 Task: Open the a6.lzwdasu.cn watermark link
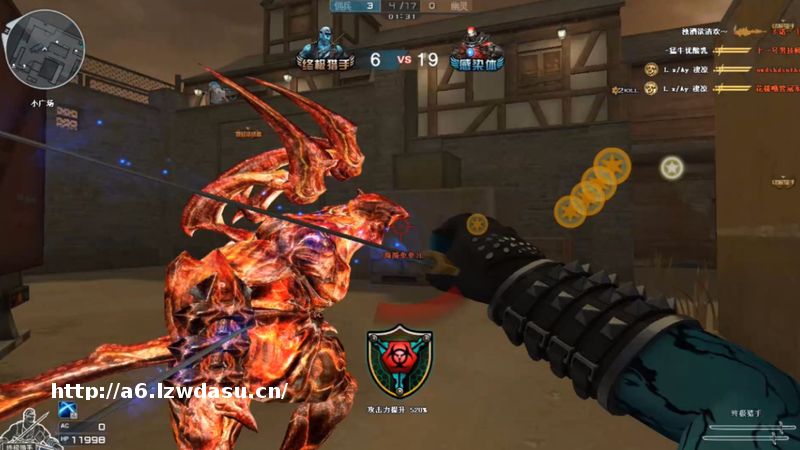pyautogui.click(x=170, y=392)
